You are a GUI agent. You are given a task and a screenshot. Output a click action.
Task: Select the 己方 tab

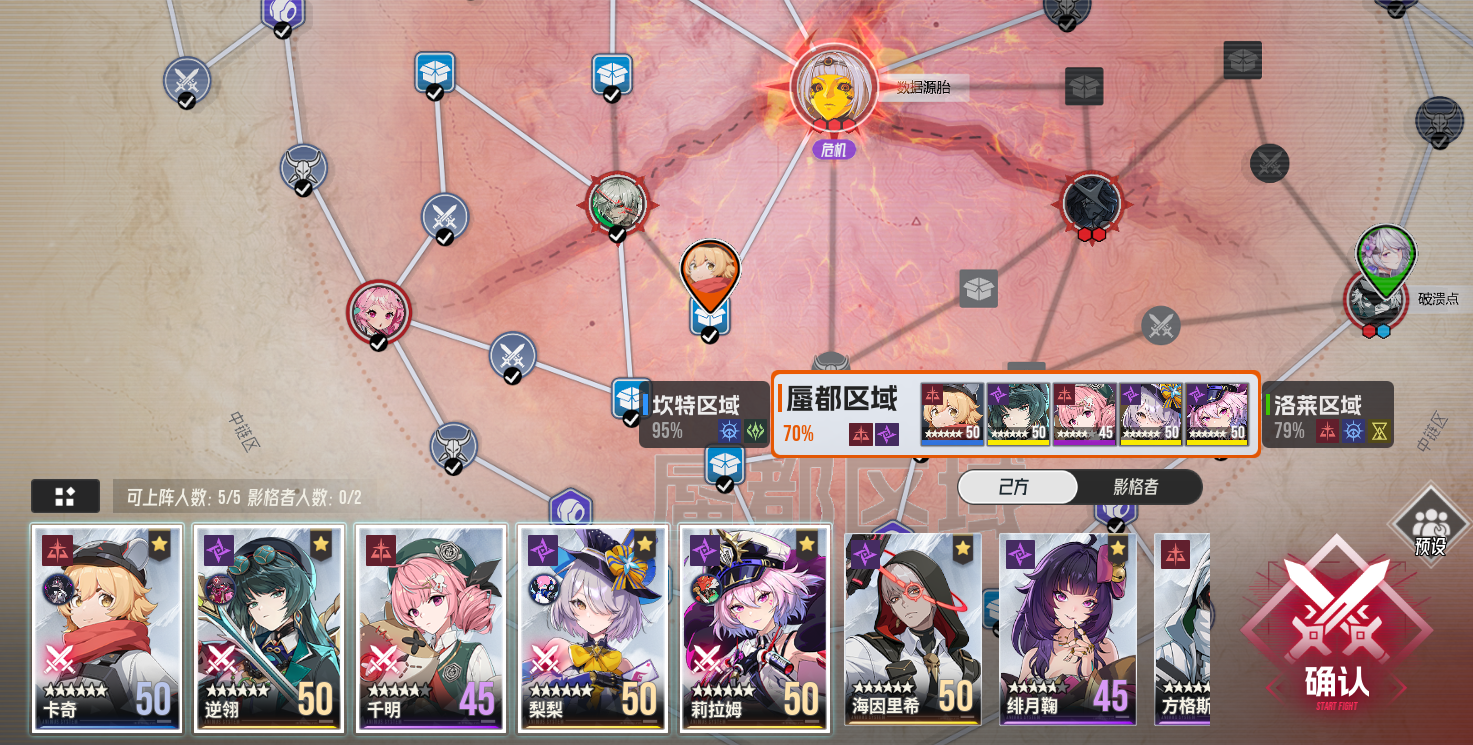tap(1017, 488)
